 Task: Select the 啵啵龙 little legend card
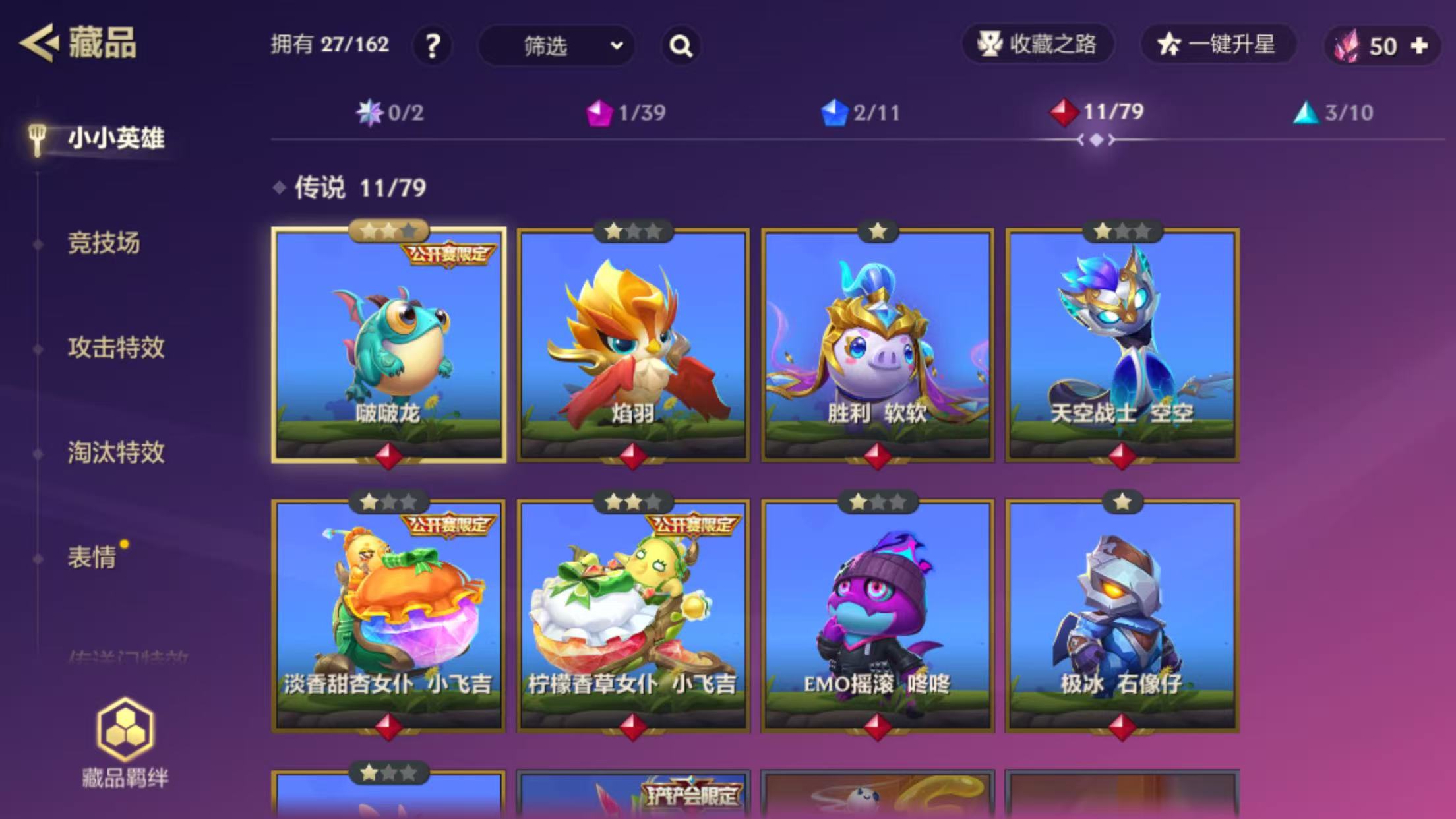[x=389, y=345]
